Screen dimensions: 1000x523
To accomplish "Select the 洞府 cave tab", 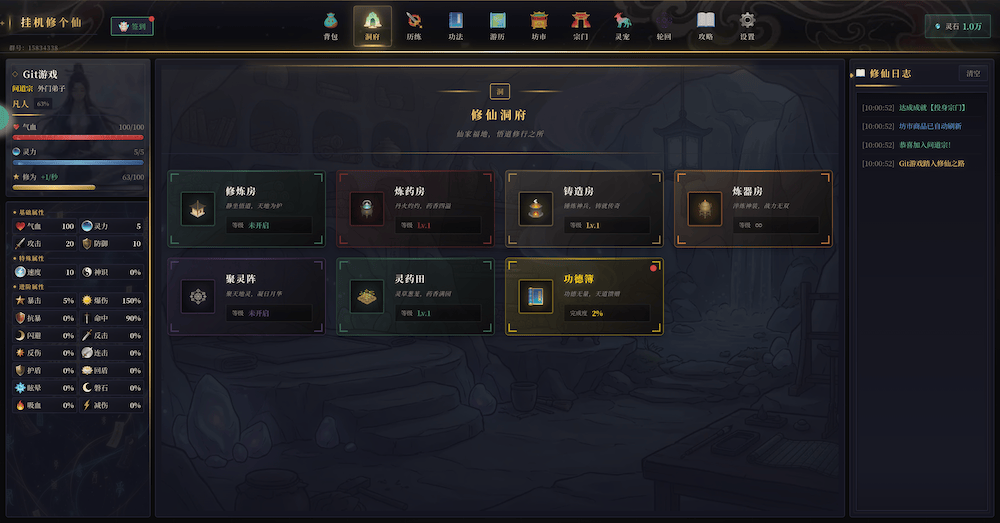I will click(372, 25).
